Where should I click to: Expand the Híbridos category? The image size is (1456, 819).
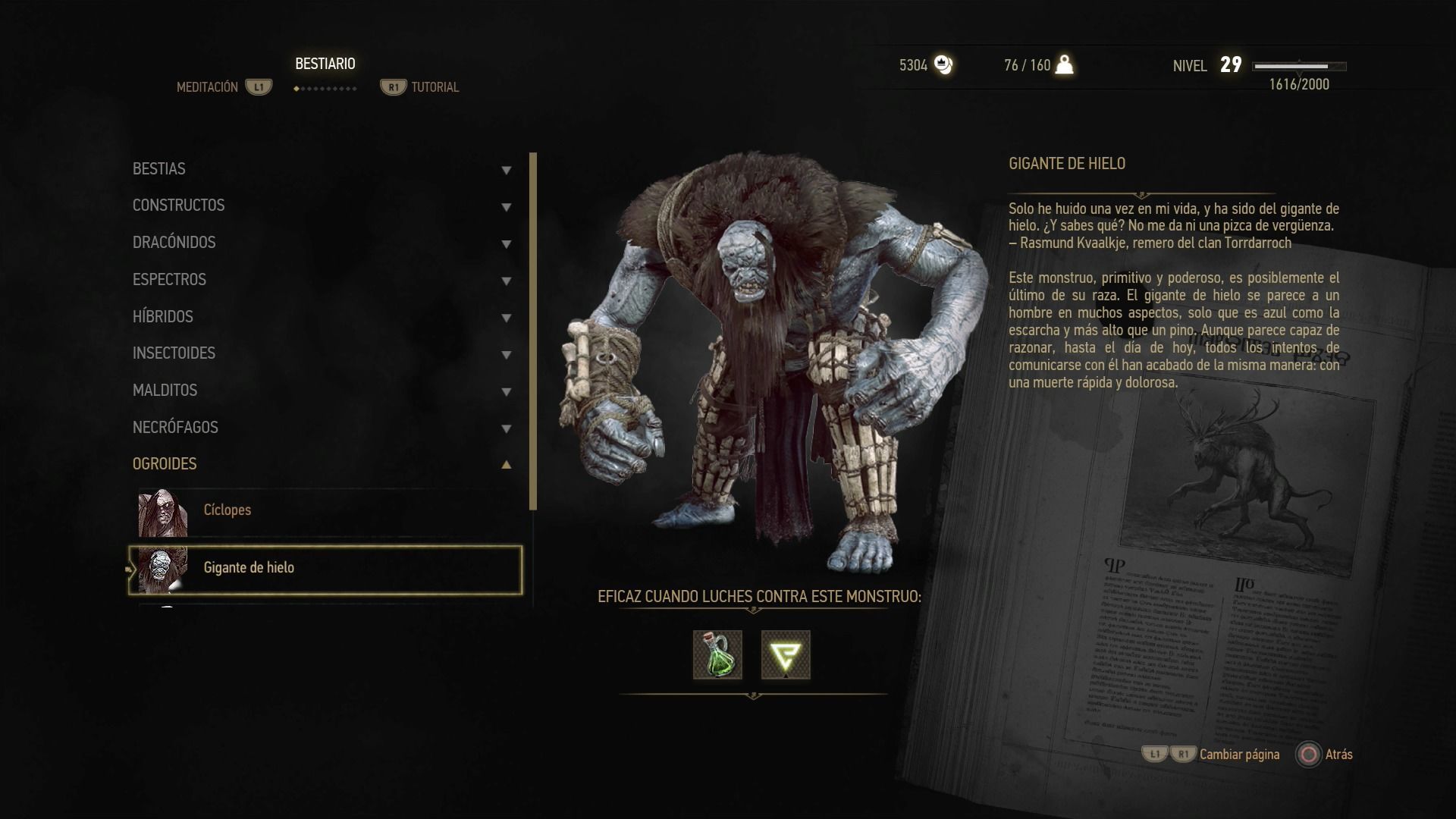(x=322, y=317)
